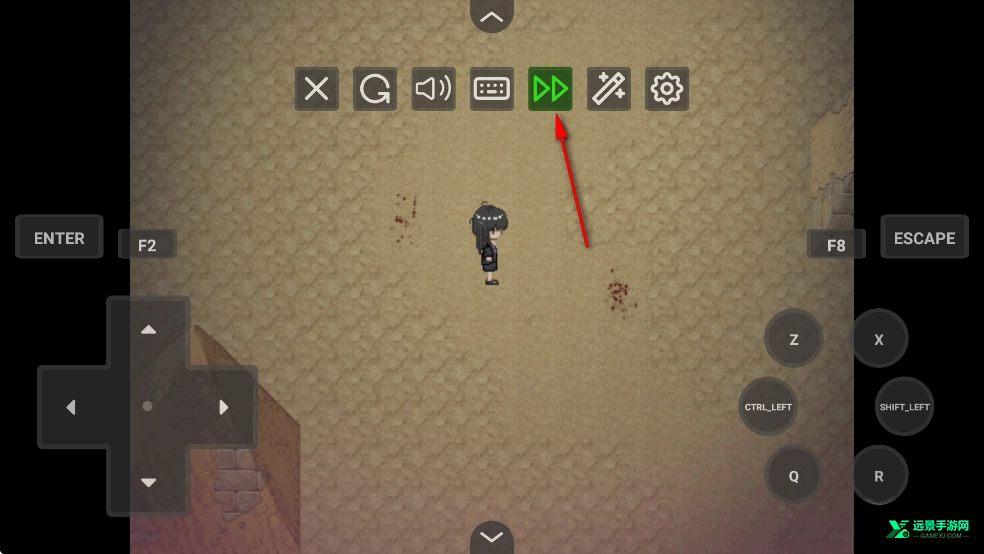This screenshot has height=554, width=984.
Task: Toggle the green fast-forward button
Action: tap(550, 90)
